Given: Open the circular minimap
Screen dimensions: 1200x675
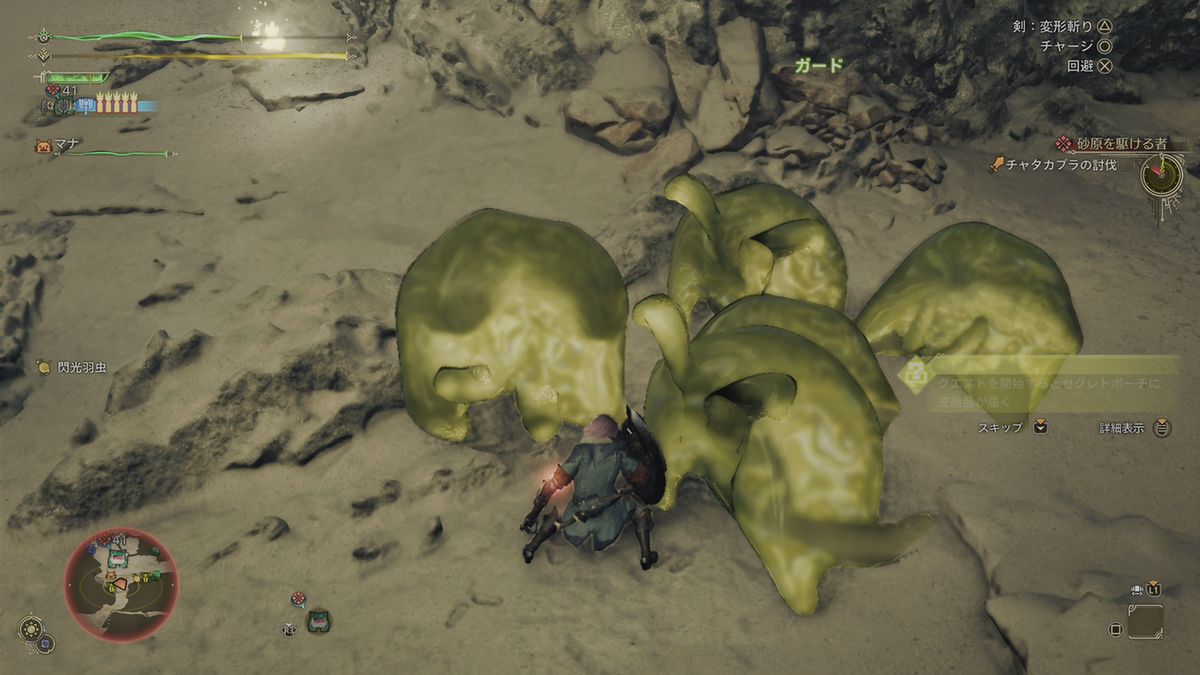Looking at the screenshot, I should tap(121, 584).
